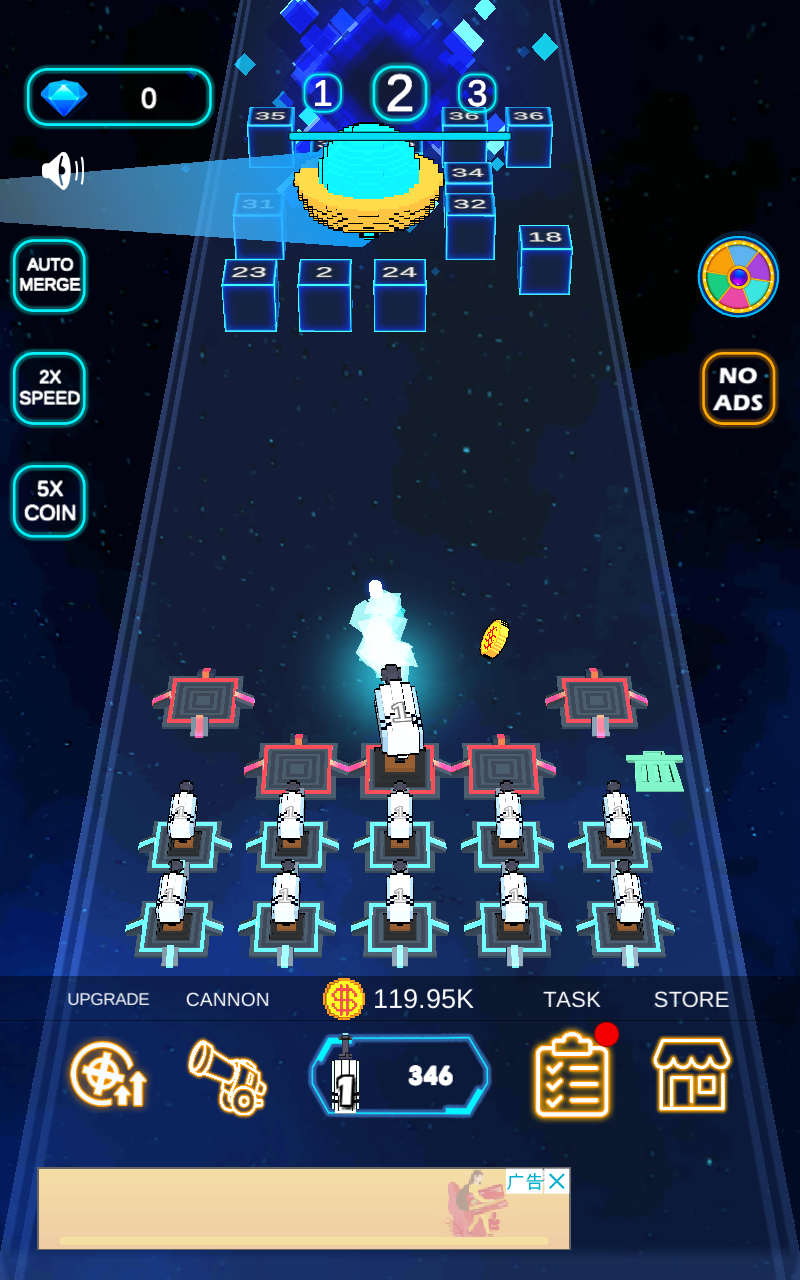Open the Upgrade target icon

point(108,1076)
